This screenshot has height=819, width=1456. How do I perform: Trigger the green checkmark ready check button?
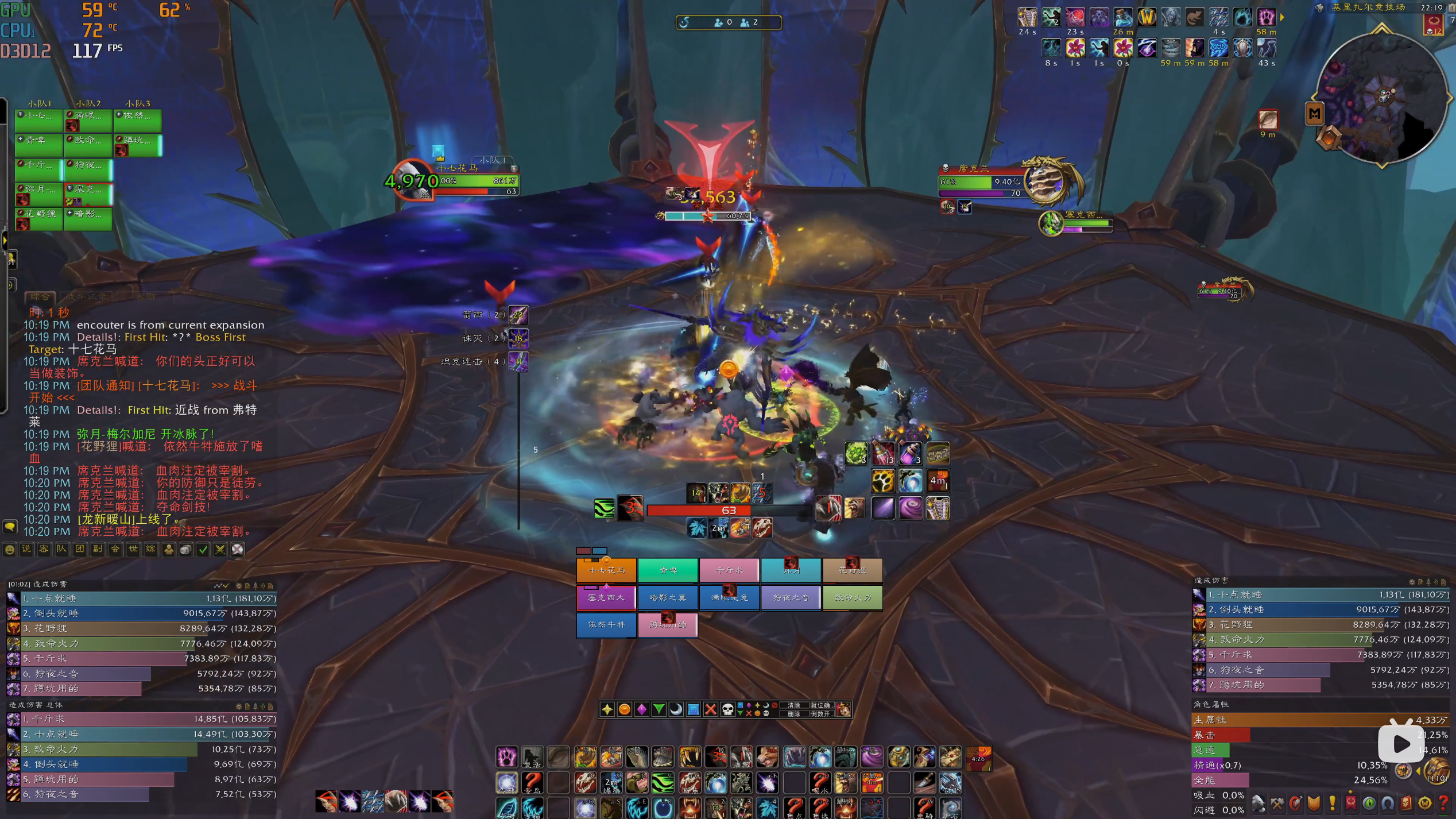203,550
